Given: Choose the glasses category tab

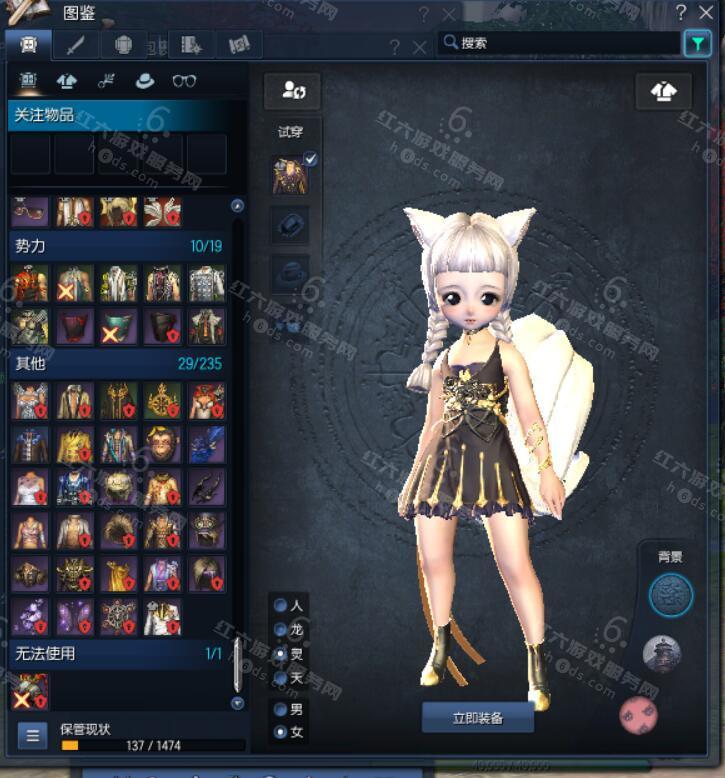Looking at the screenshot, I should (x=184, y=82).
